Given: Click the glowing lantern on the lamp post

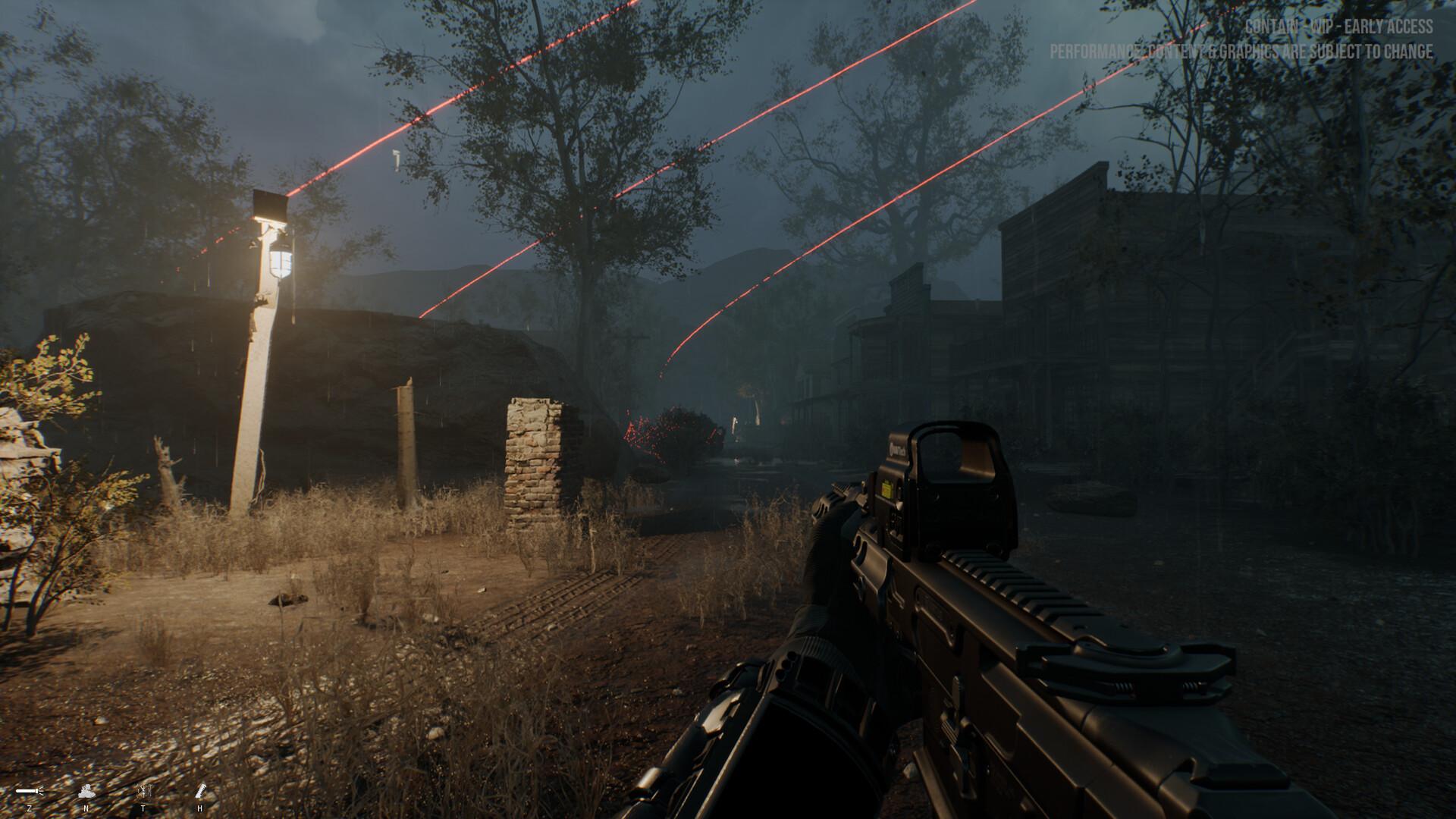Looking at the screenshot, I should [x=281, y=264].
